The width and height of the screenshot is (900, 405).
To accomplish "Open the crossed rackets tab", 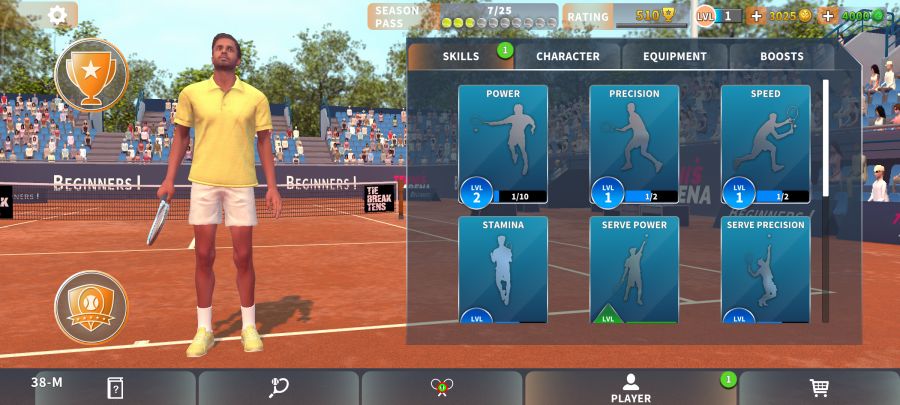I will [x=442, y=388].
